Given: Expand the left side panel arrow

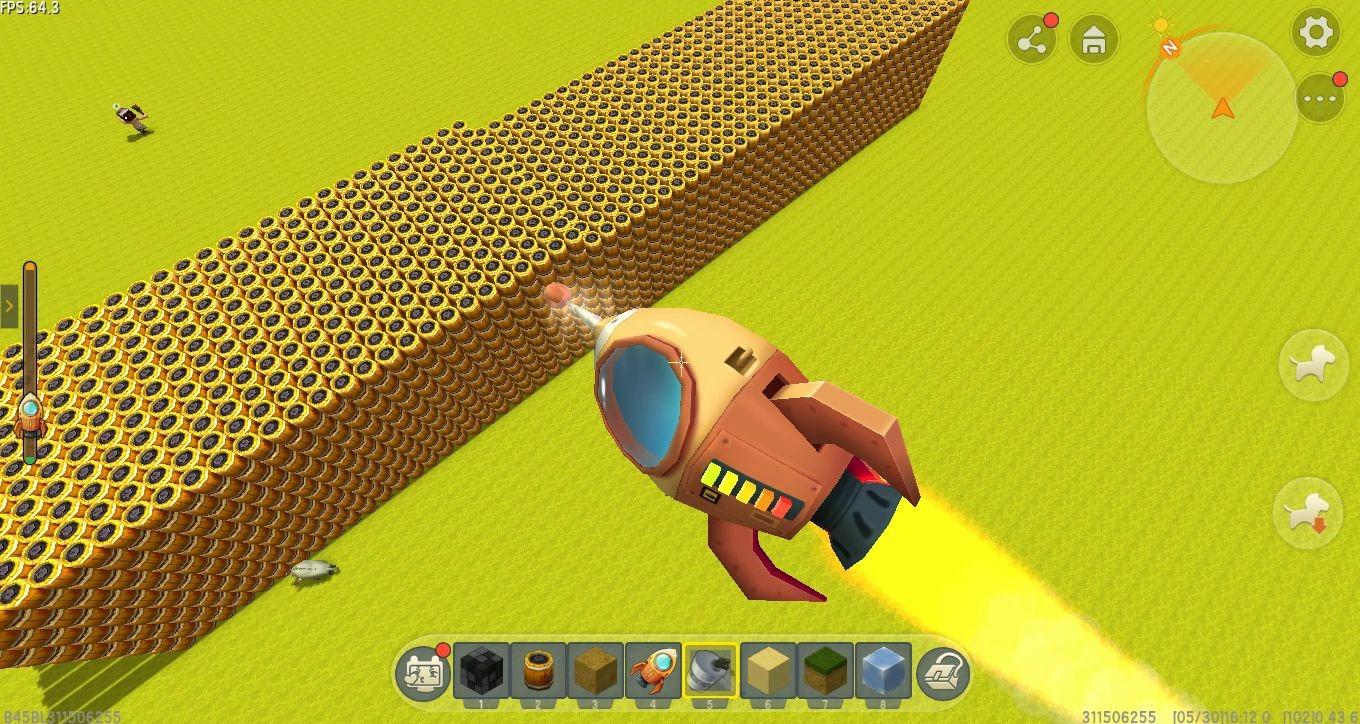Looking at the screenshot, I should 9,306.
